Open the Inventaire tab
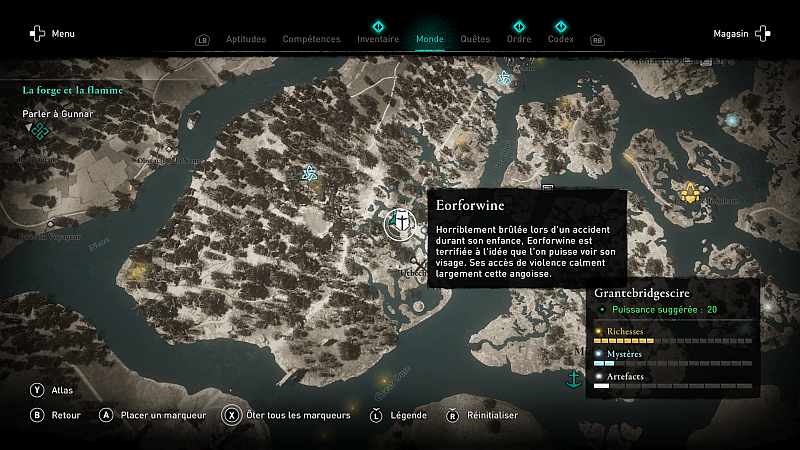Viewport: 800px width, 450px height. tap(378, 39)
